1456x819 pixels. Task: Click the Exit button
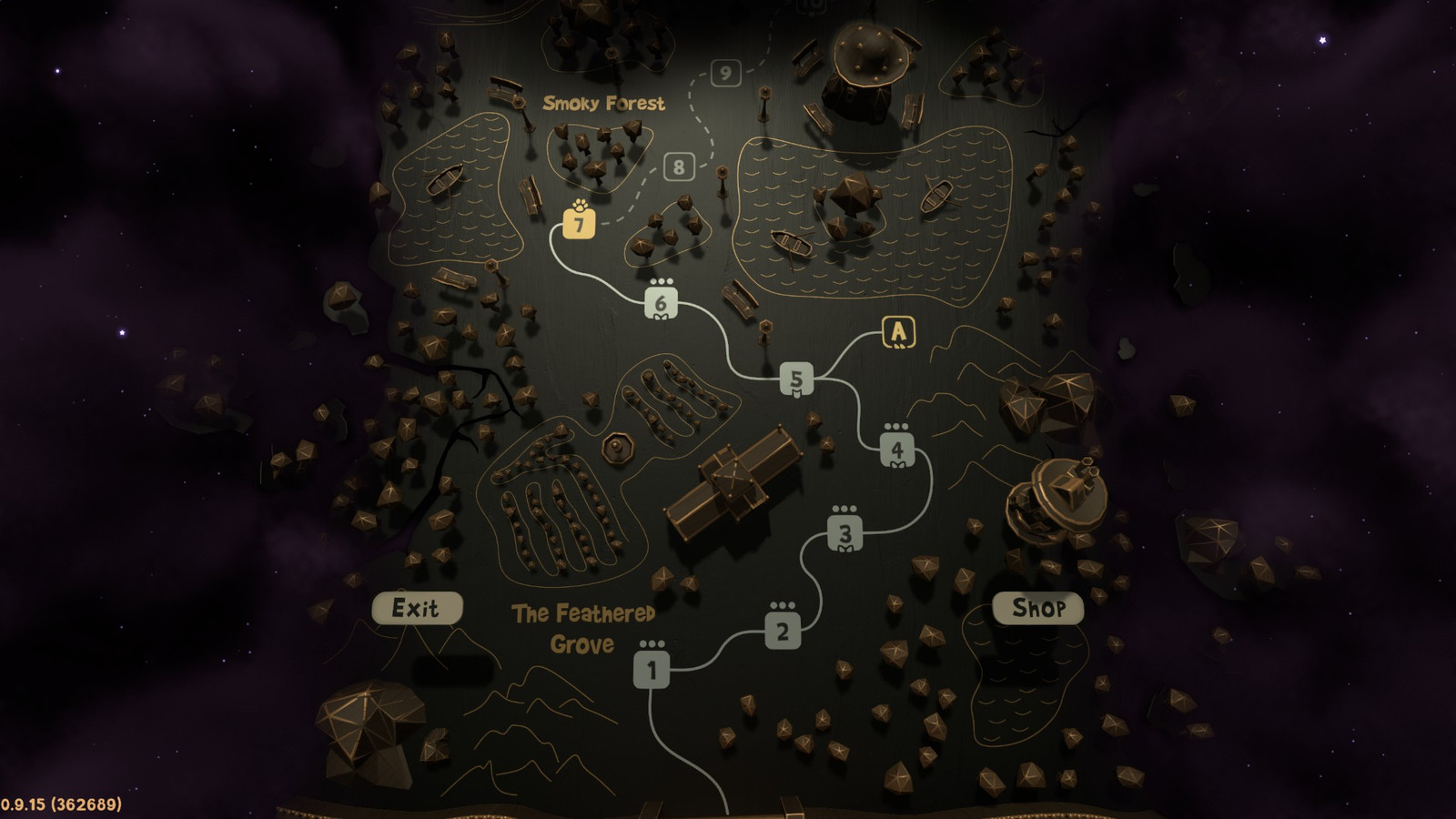click(418, 608)
